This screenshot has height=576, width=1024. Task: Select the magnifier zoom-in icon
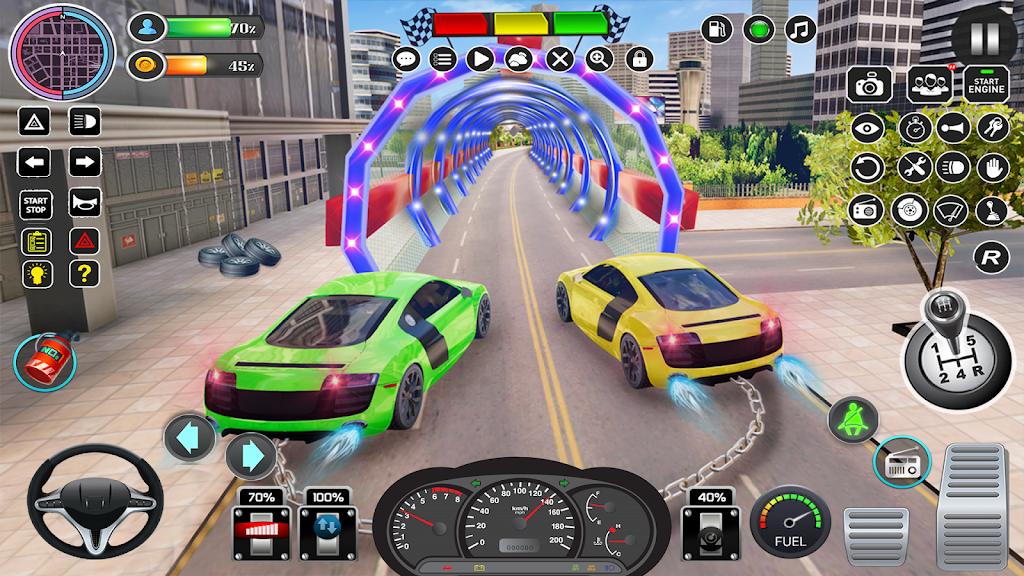[x=600, y=59]
